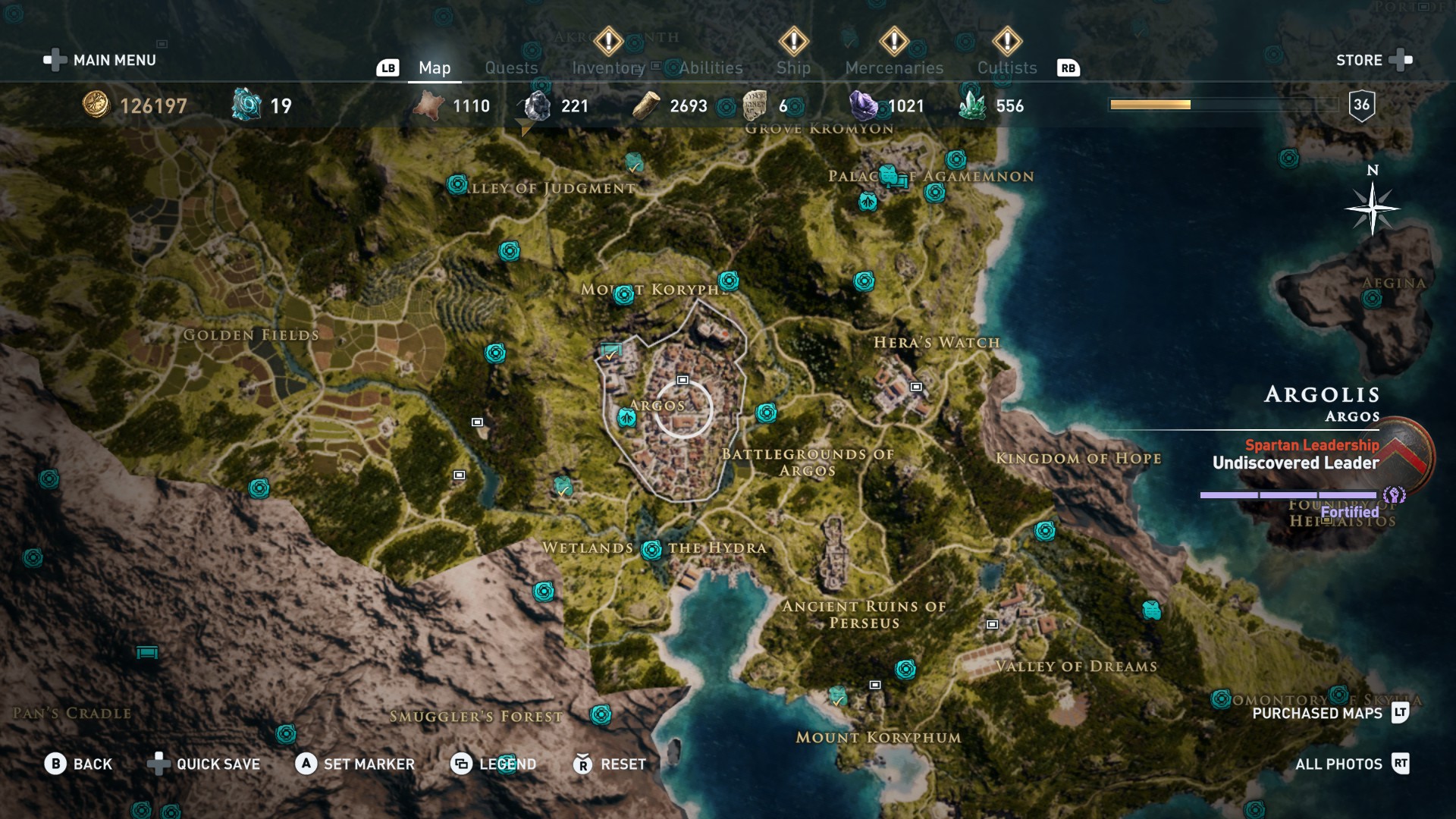Click the Cultists warning diamond icon
Screen dimensions: 1456x819
click(x=1006, y=42)
